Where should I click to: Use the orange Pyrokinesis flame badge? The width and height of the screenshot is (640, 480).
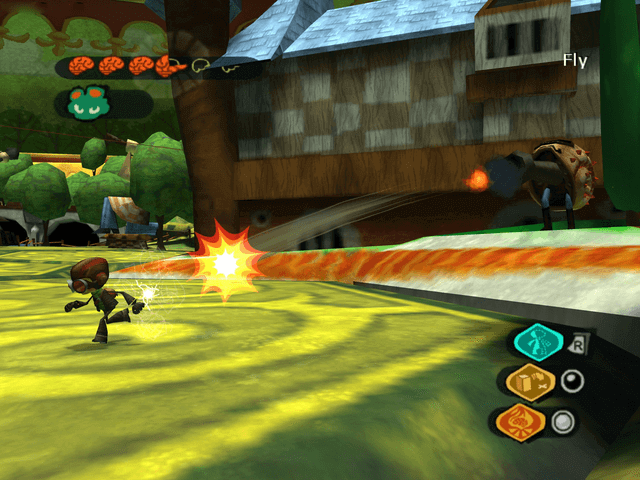pos(521,421)
